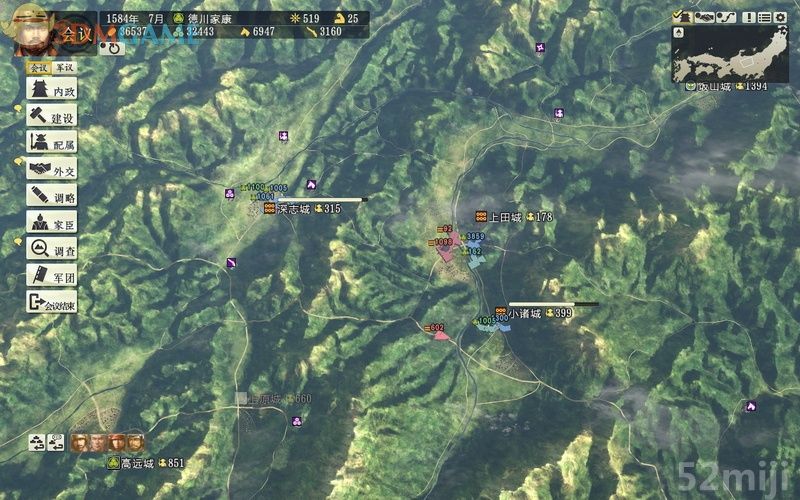Screen dimensions: 800x500
Task: Open the 军团 army corps menu
Action: 53,277
